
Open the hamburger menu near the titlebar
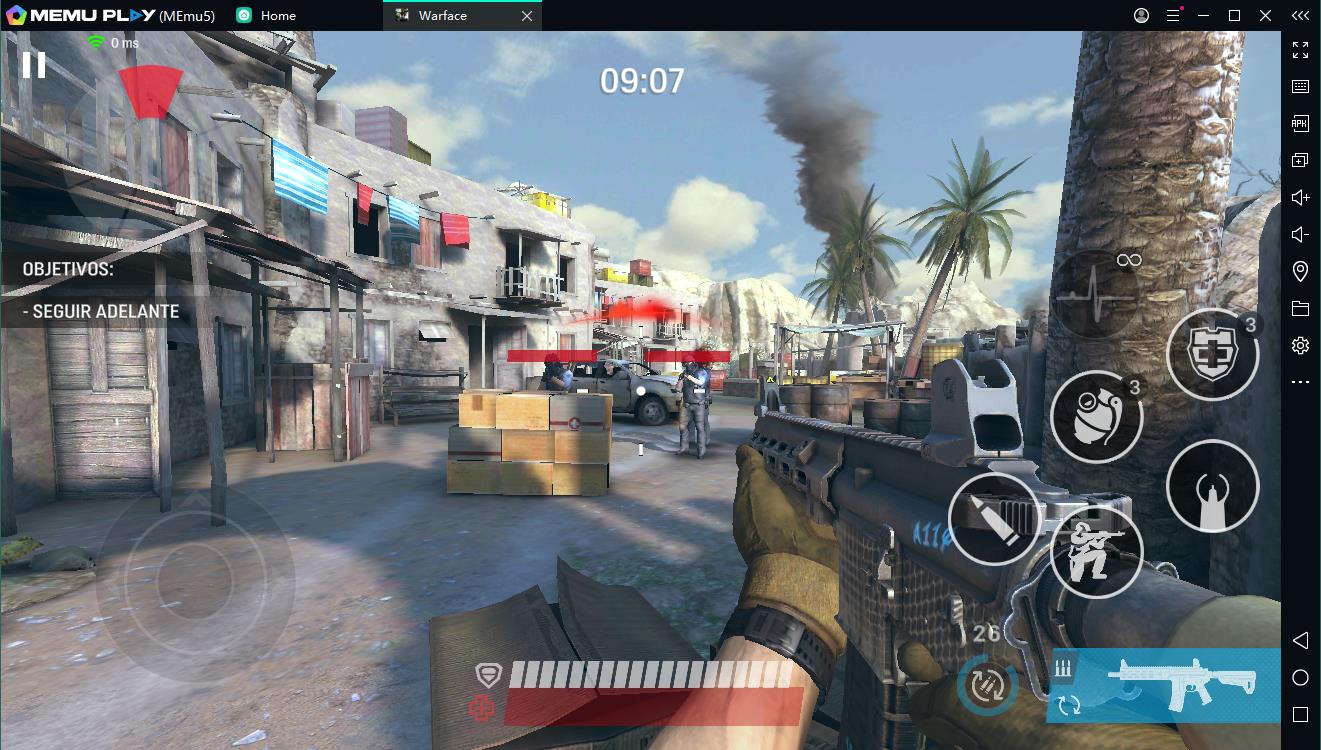pos(1174,16)
